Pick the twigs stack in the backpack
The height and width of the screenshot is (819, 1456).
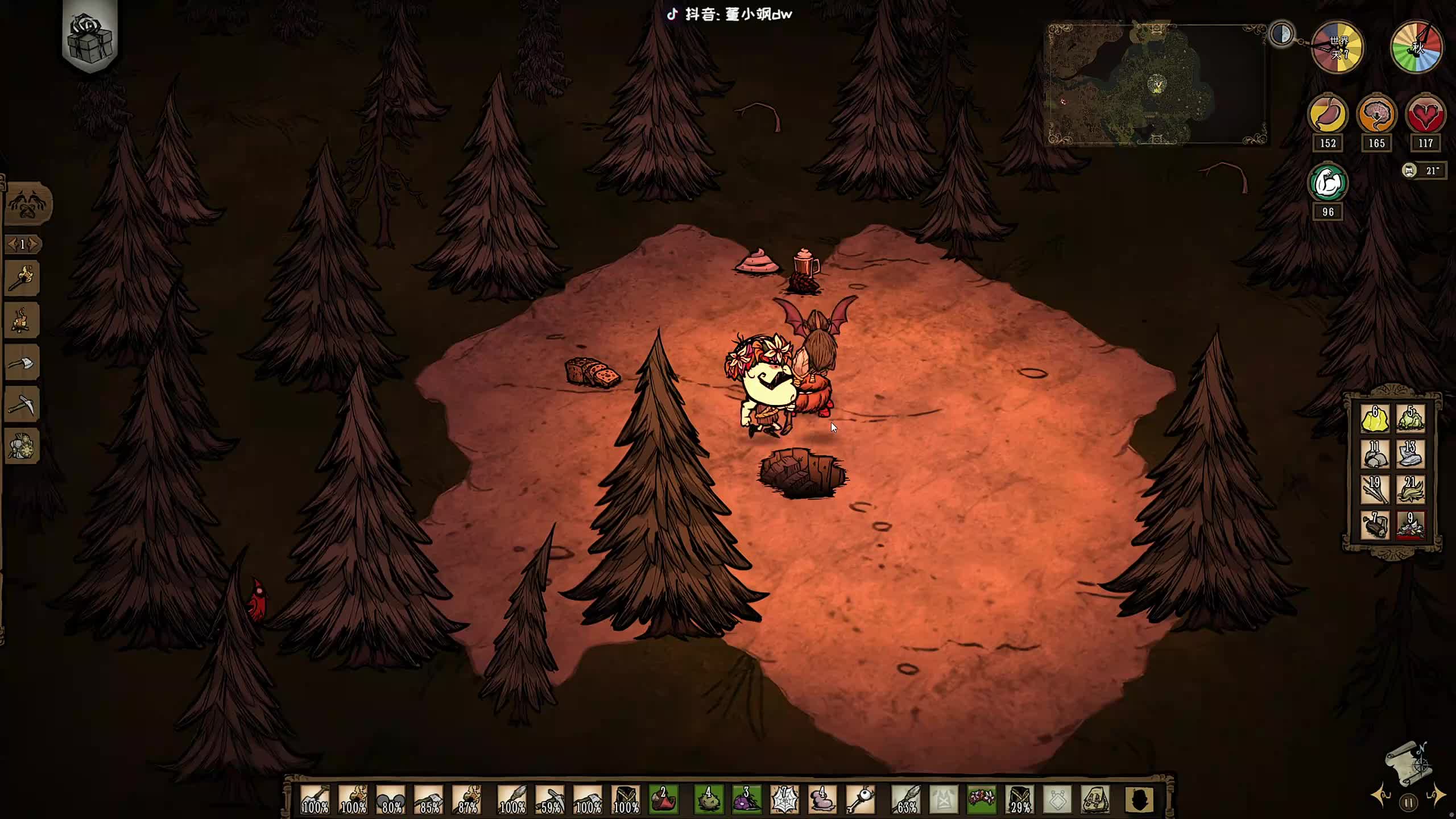[1375, 490]
